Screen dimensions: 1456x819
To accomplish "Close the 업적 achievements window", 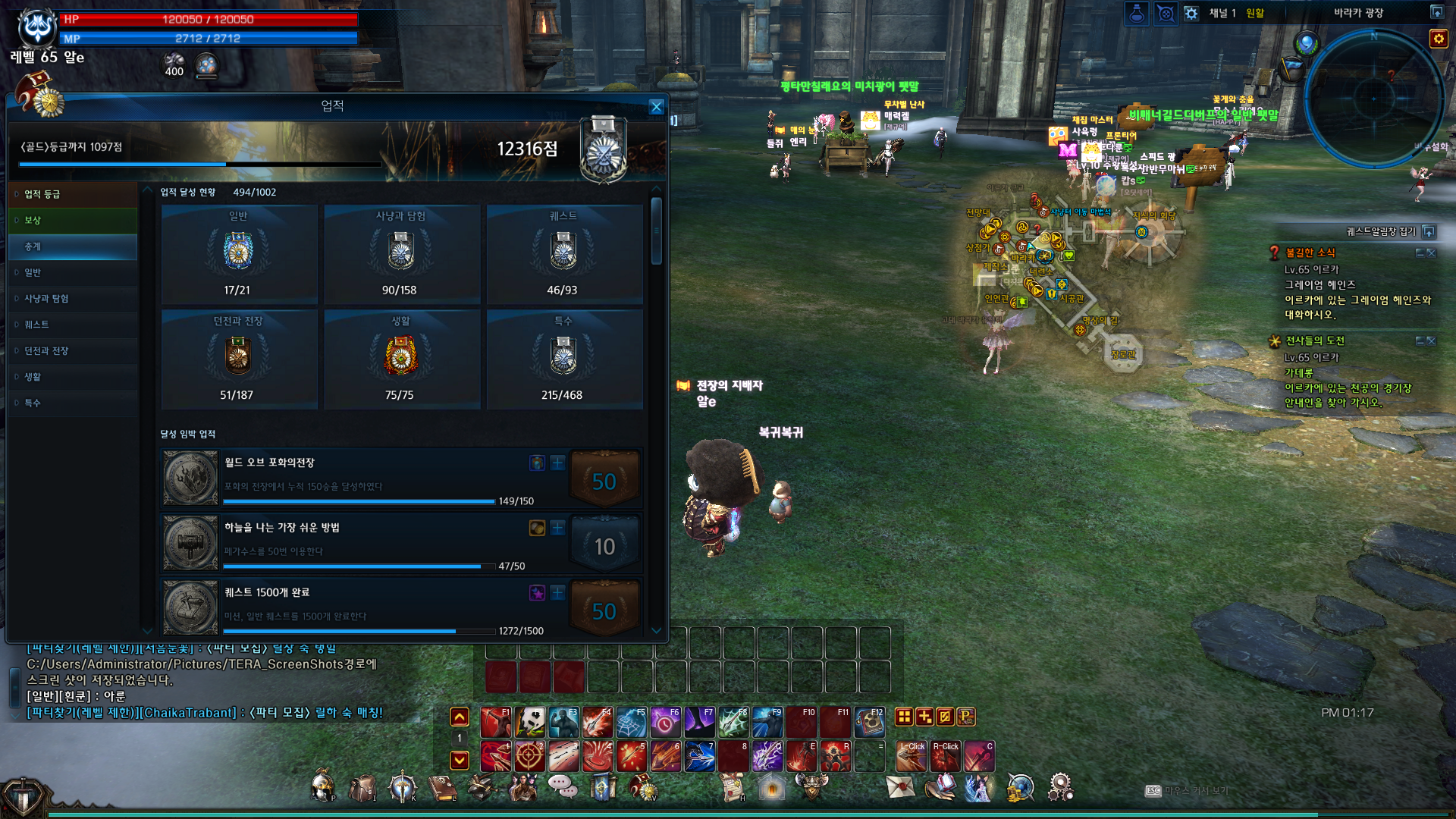I will [657, 107].
